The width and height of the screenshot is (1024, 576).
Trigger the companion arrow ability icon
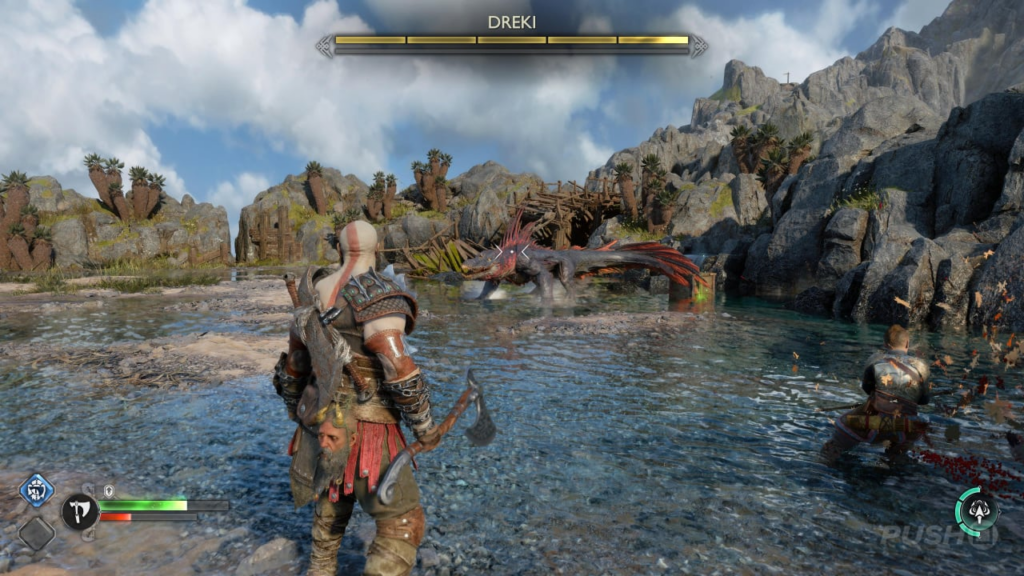point(975,511)
